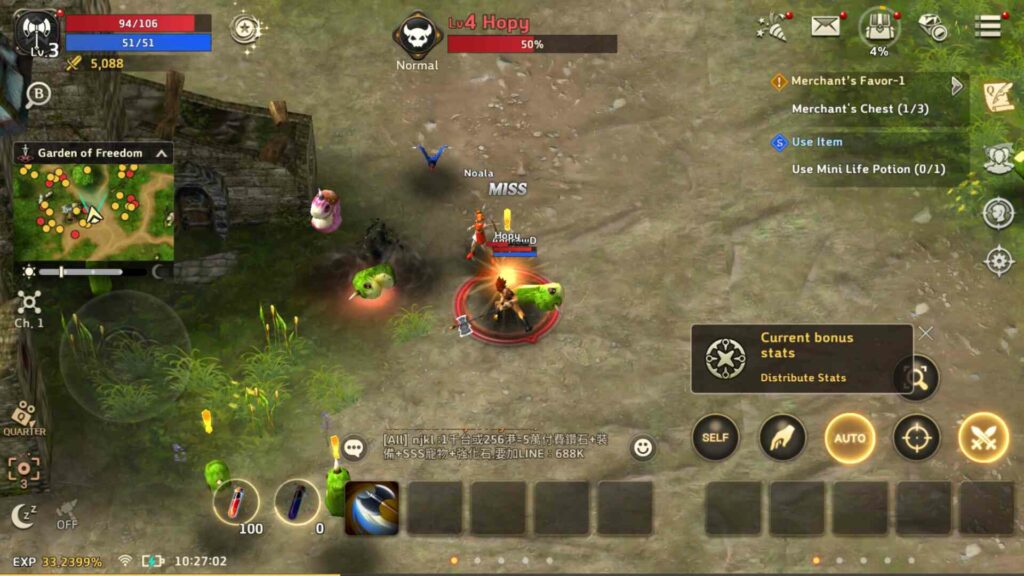Open the quest scroll tab icon
The width and height of the screenshot is (1024, 576).
(997, 97)
